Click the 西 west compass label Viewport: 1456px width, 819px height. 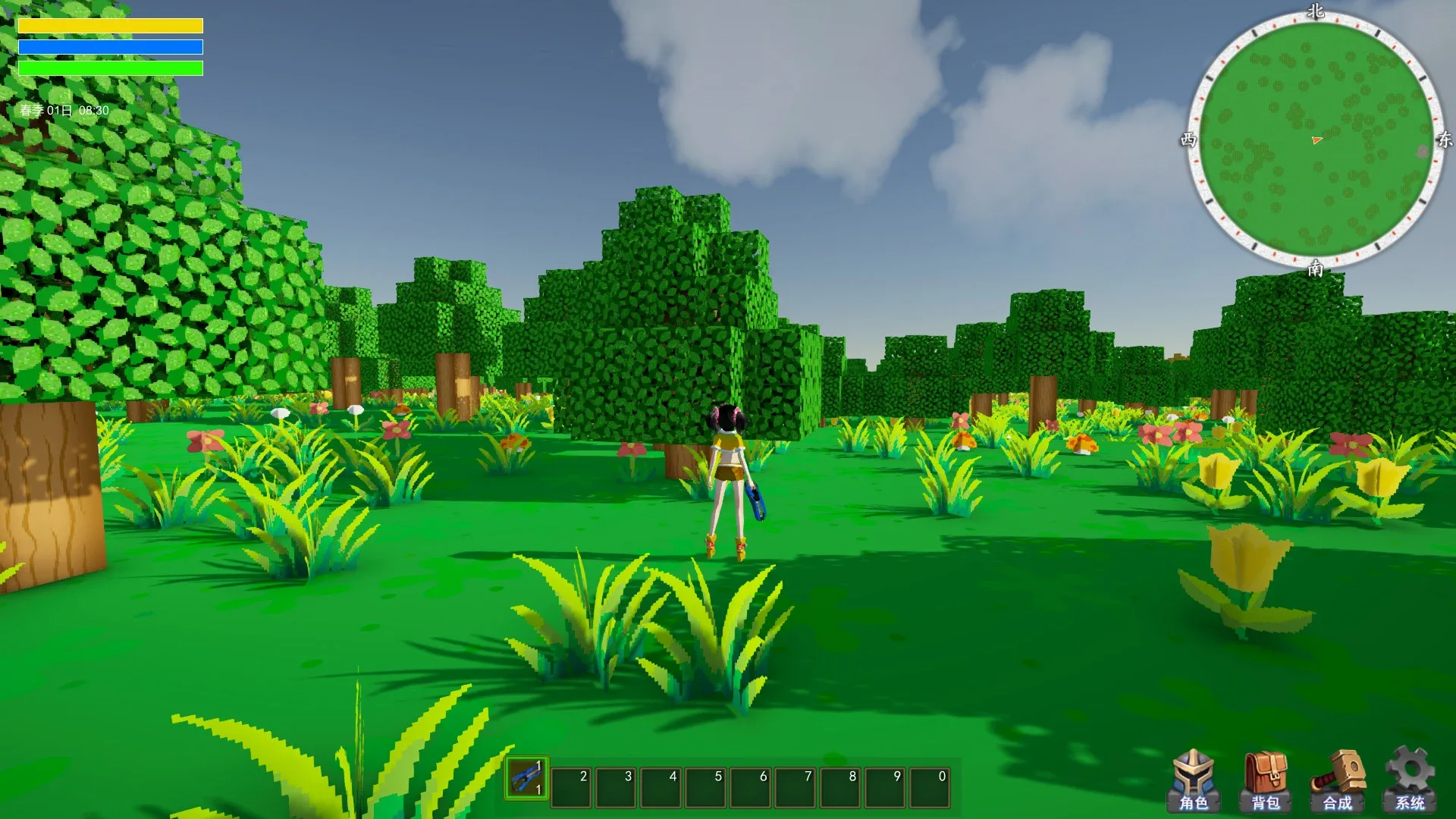point(1189,141)
